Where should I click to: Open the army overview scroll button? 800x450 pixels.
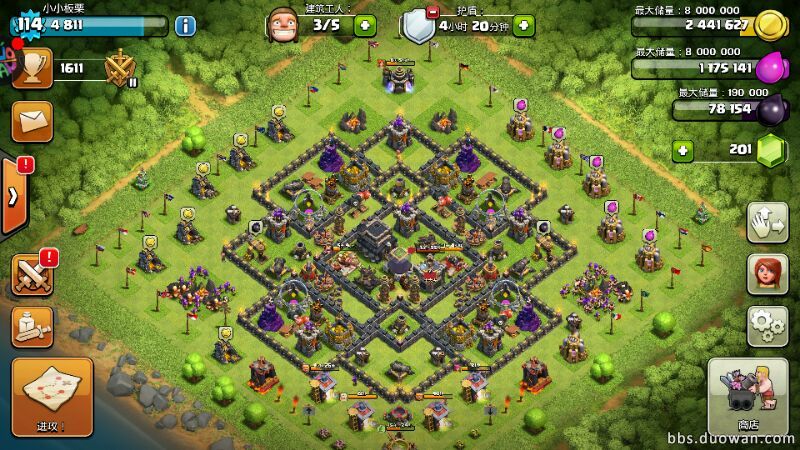click(x=32, y=326)
